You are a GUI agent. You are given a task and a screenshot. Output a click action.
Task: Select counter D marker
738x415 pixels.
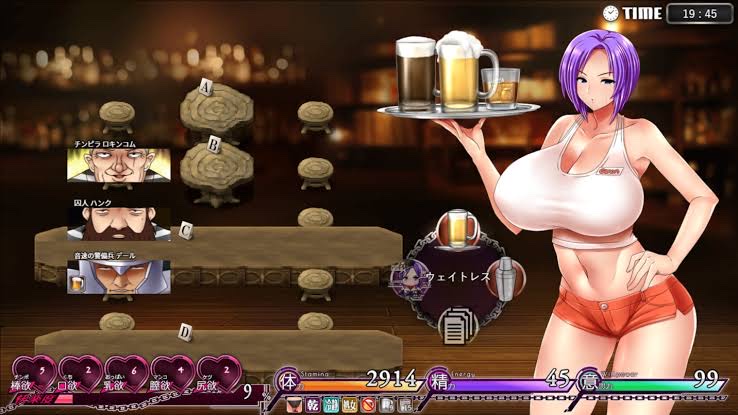pyautogui.click(x=186, y=331)
